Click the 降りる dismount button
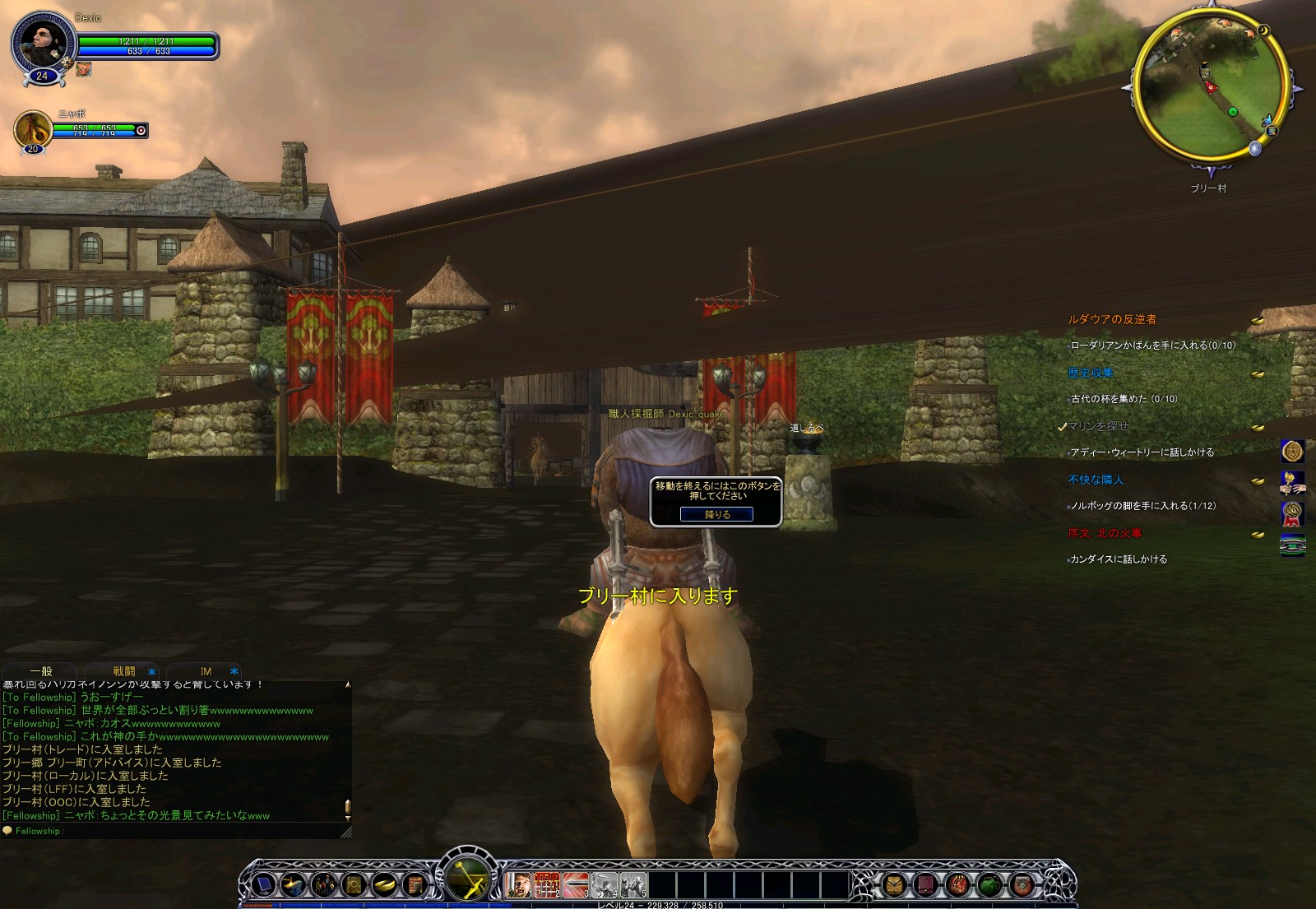This screenshot has height=909, width=1316. pos(716,514)
